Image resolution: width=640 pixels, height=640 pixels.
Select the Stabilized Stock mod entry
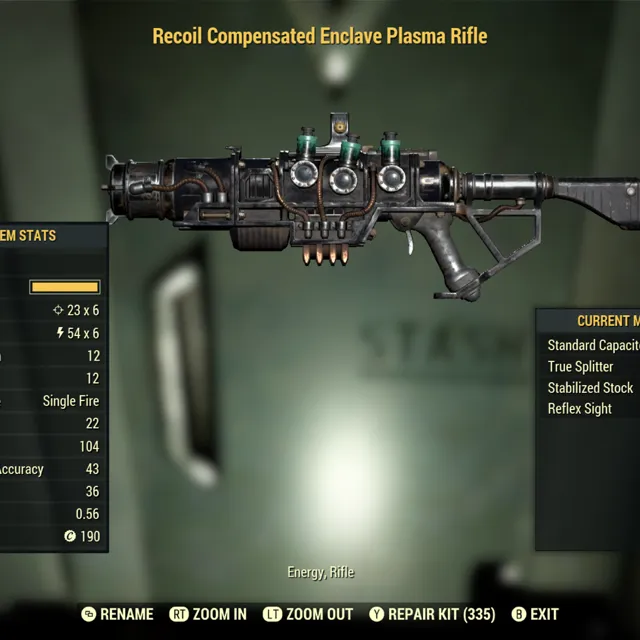(590, 387)
